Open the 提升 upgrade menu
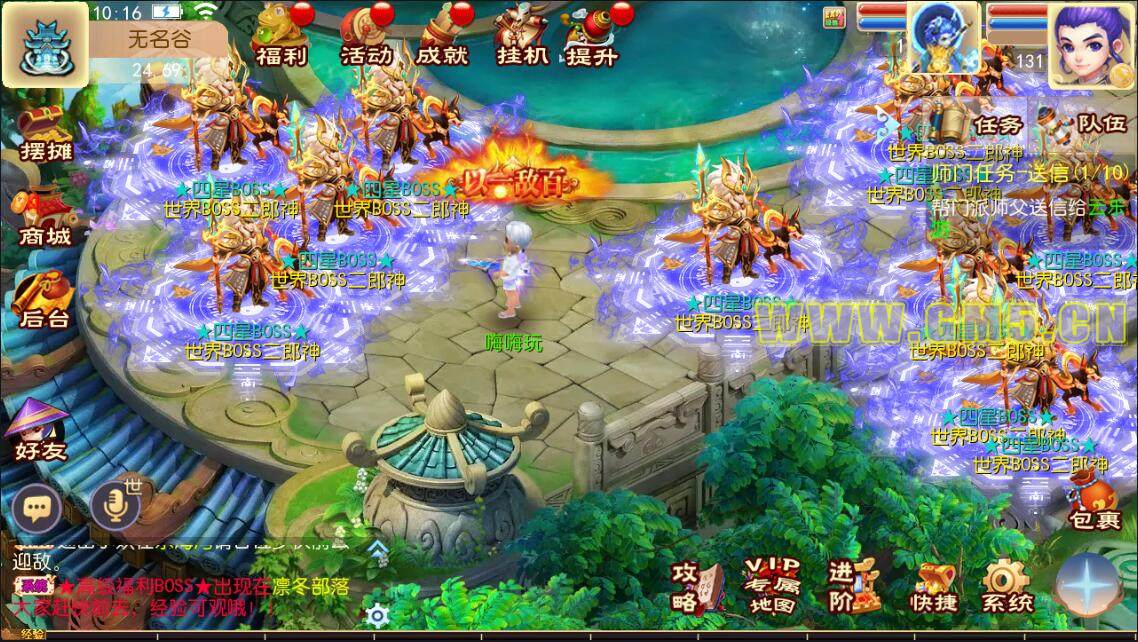Screen dimensions: 1138x642 coord(592,37)
